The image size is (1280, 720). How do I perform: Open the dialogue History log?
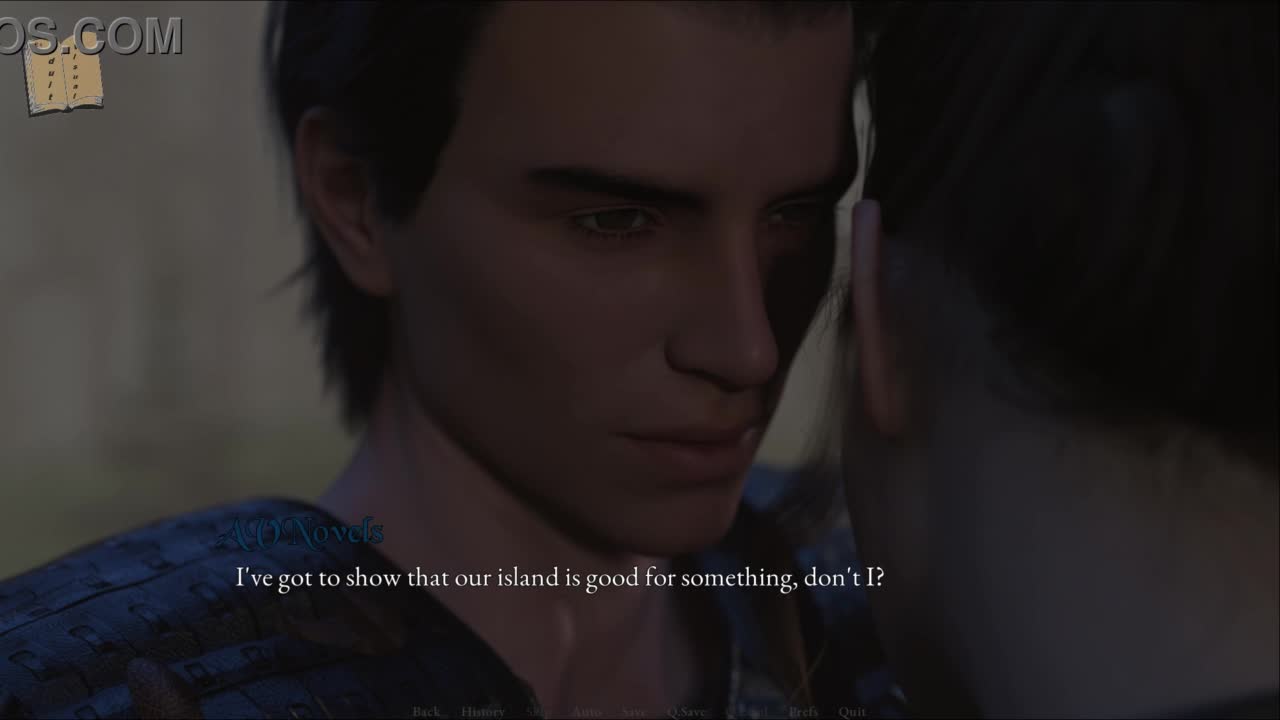[483, 712]
